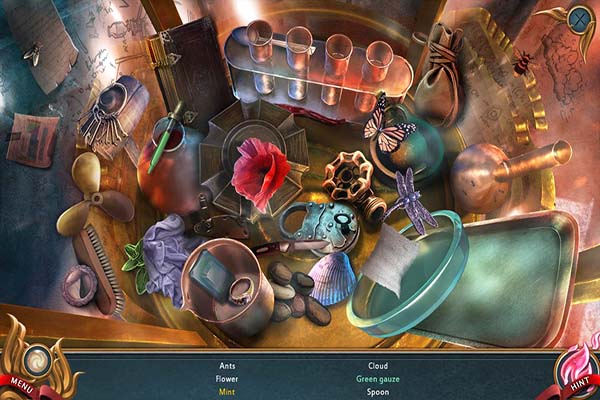Screen dimensions: 600x400
Task: Close the scene with the blue X
Action: pos(579,18)
